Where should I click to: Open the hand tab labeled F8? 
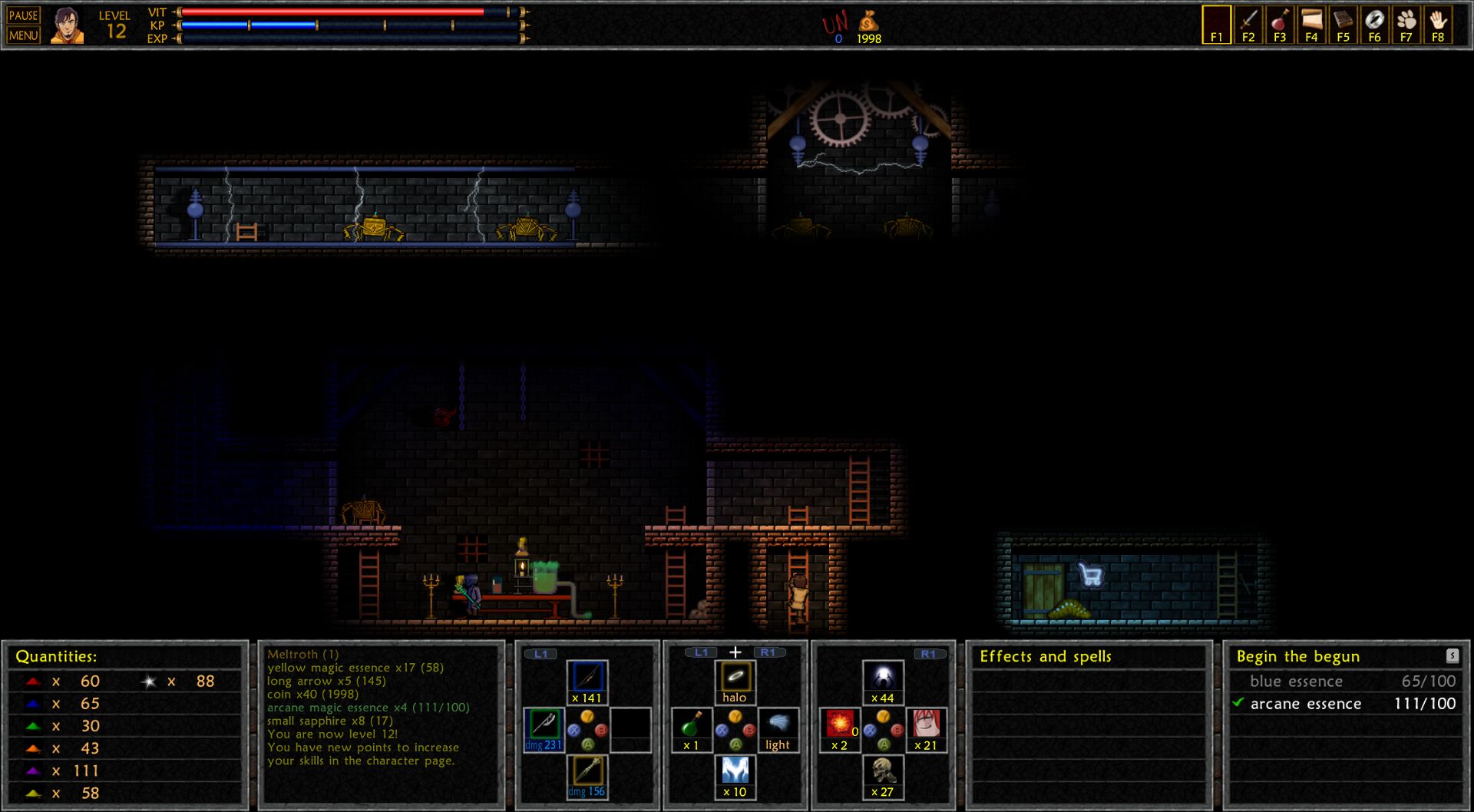[1438, 25]
